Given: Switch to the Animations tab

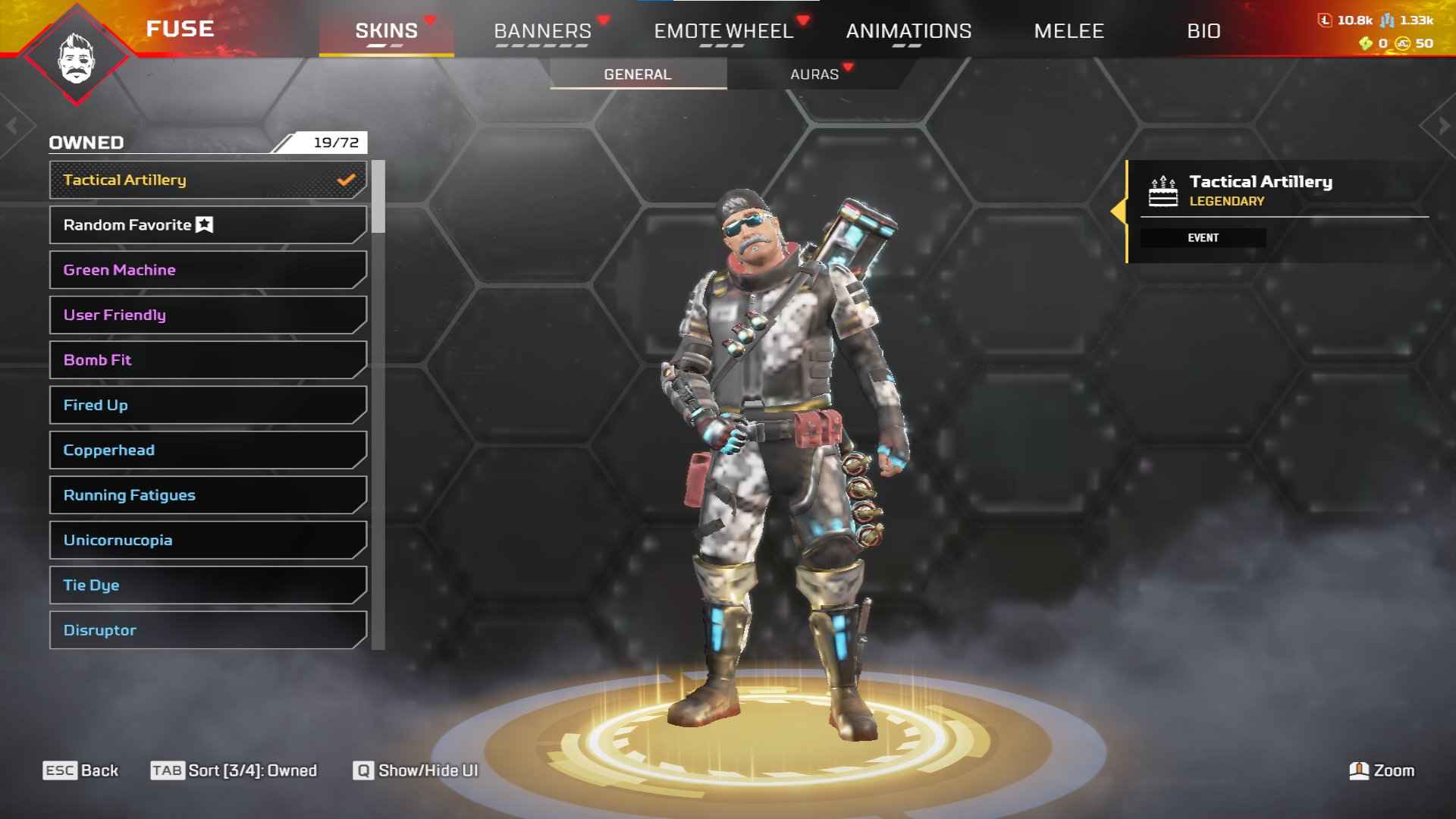Looking at the screenshot, I should 908,30.
